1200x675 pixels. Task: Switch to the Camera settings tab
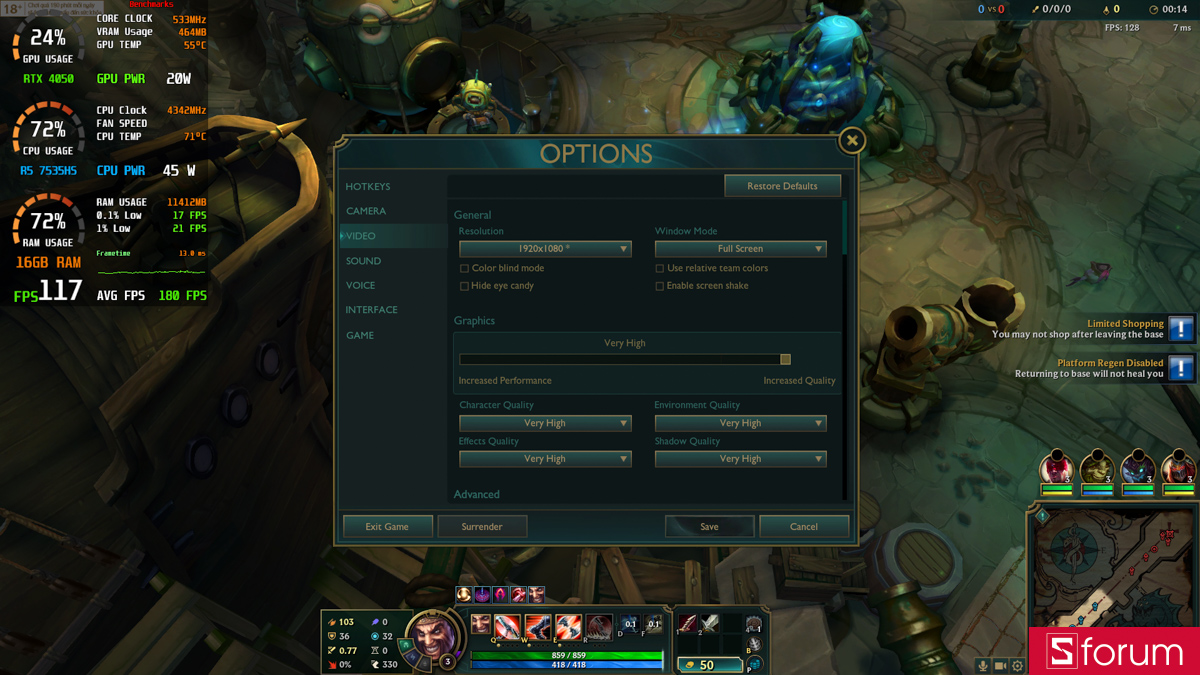pos(366,211)
